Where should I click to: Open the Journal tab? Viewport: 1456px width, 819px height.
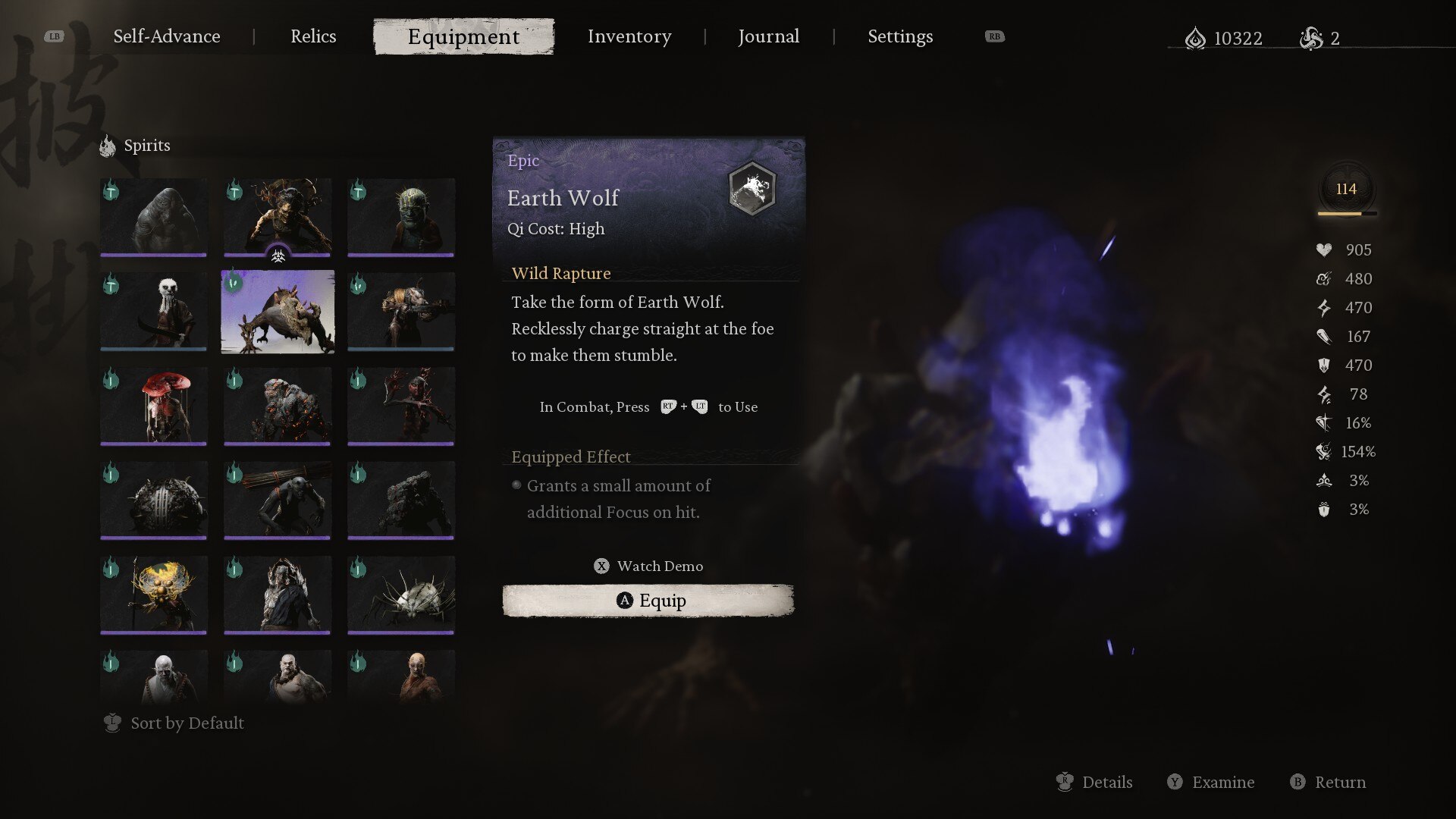[768, 36]
